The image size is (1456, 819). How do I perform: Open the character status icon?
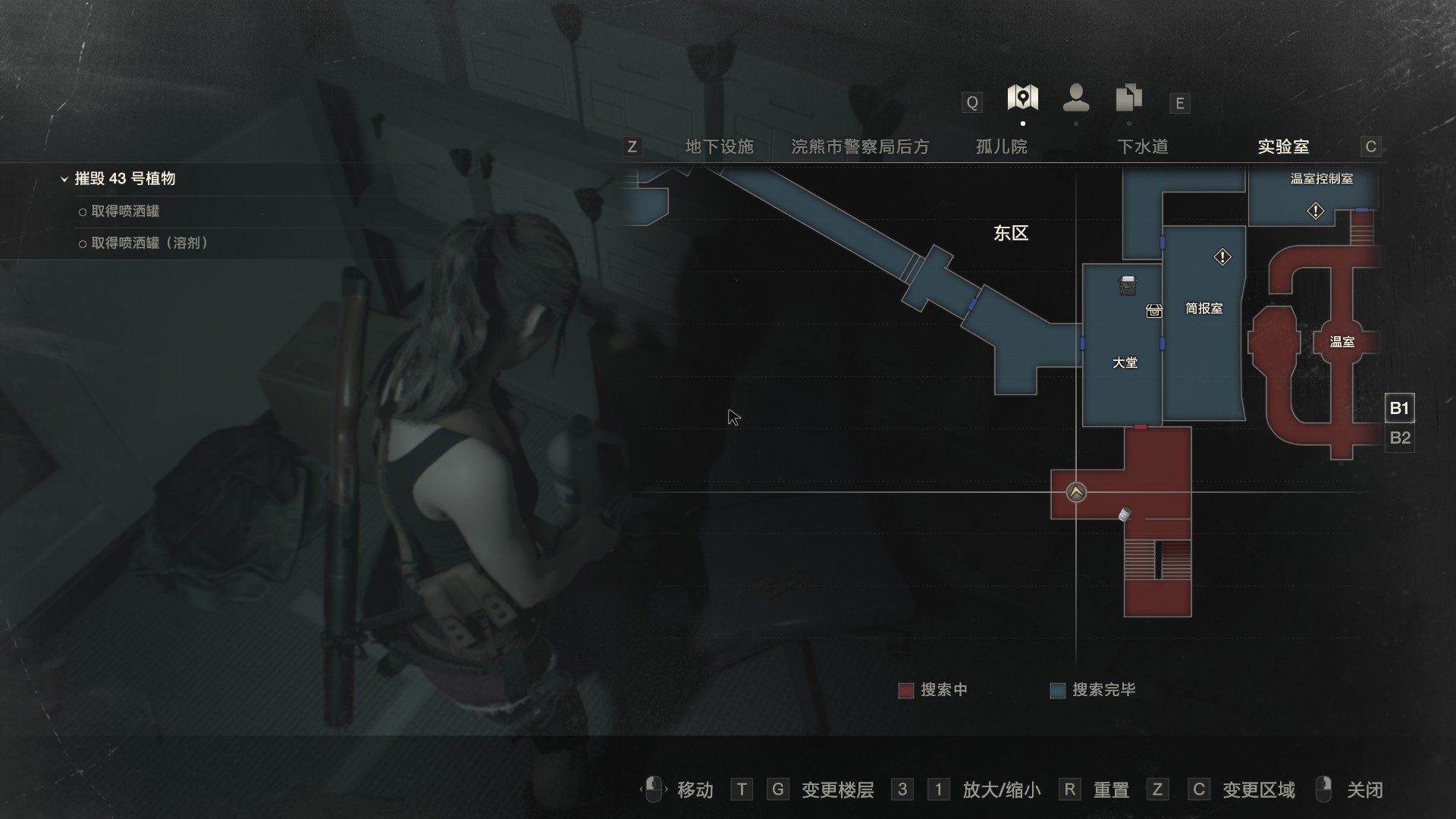coord(1076,99)
